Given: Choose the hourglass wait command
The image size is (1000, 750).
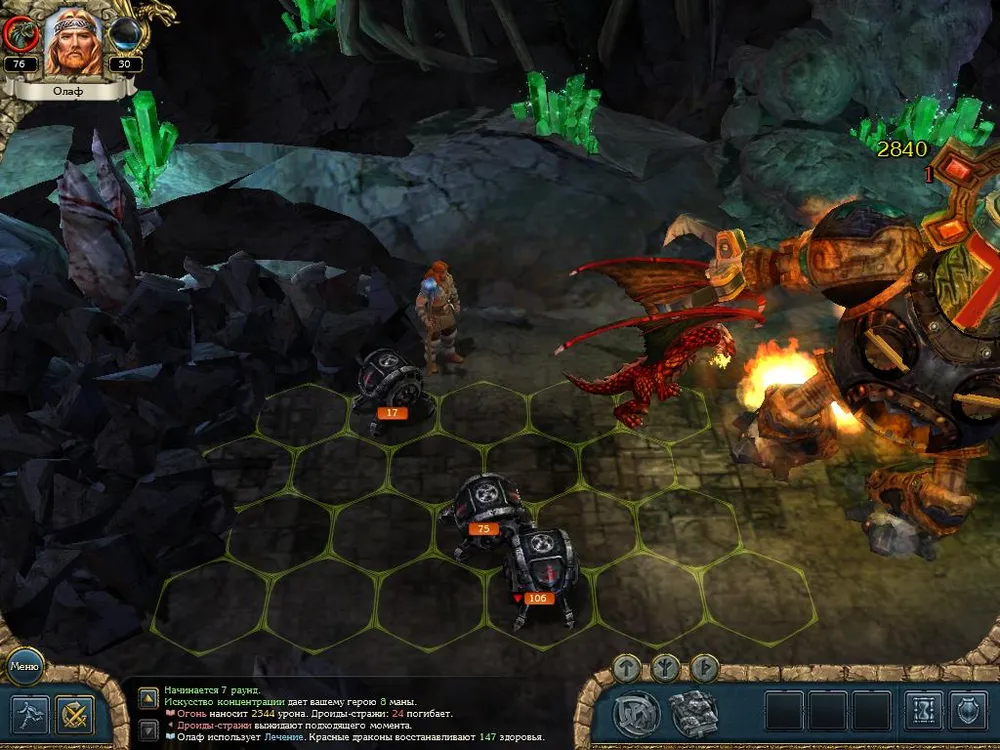Looking at the screenshot, I should pos(923,711).
